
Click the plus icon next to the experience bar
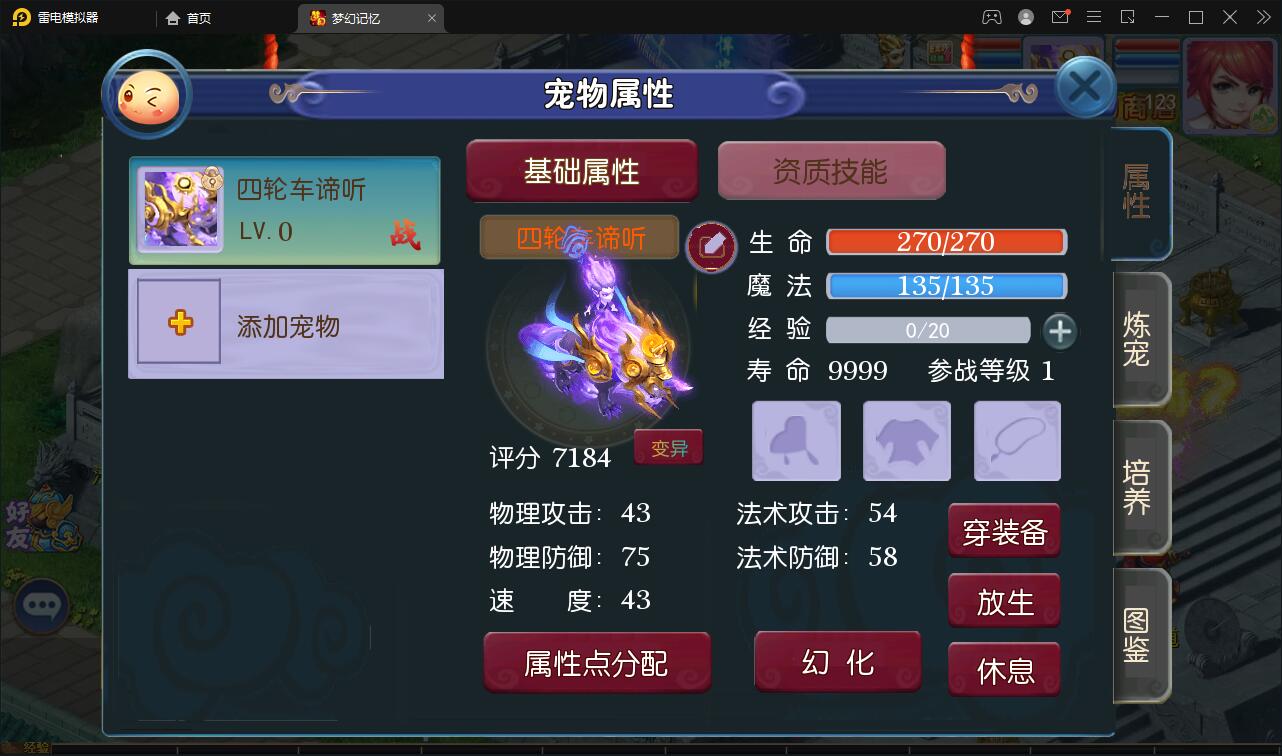click(x=1060, y=330)
